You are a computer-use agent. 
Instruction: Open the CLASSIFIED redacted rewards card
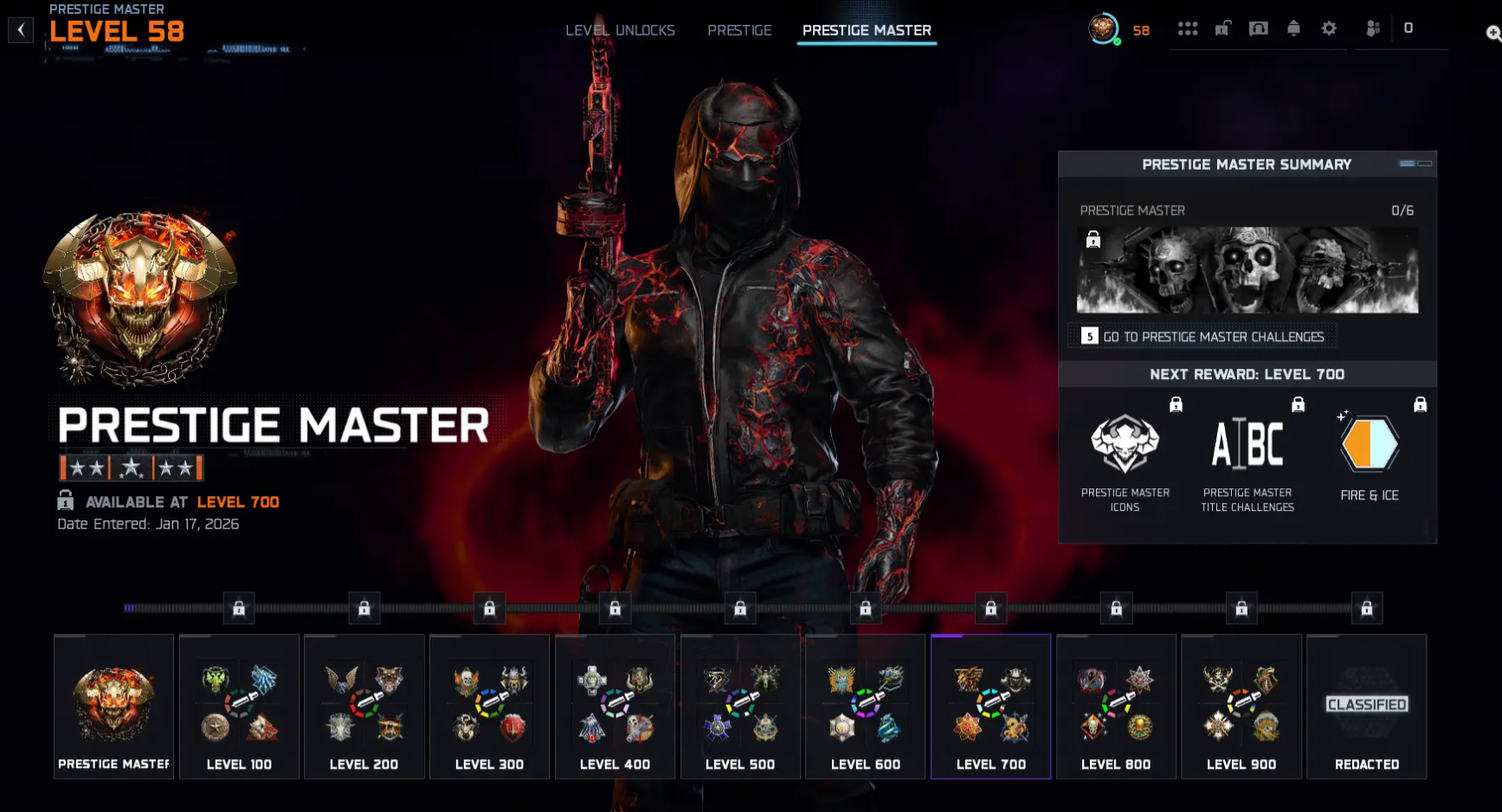click(1367, 707)
